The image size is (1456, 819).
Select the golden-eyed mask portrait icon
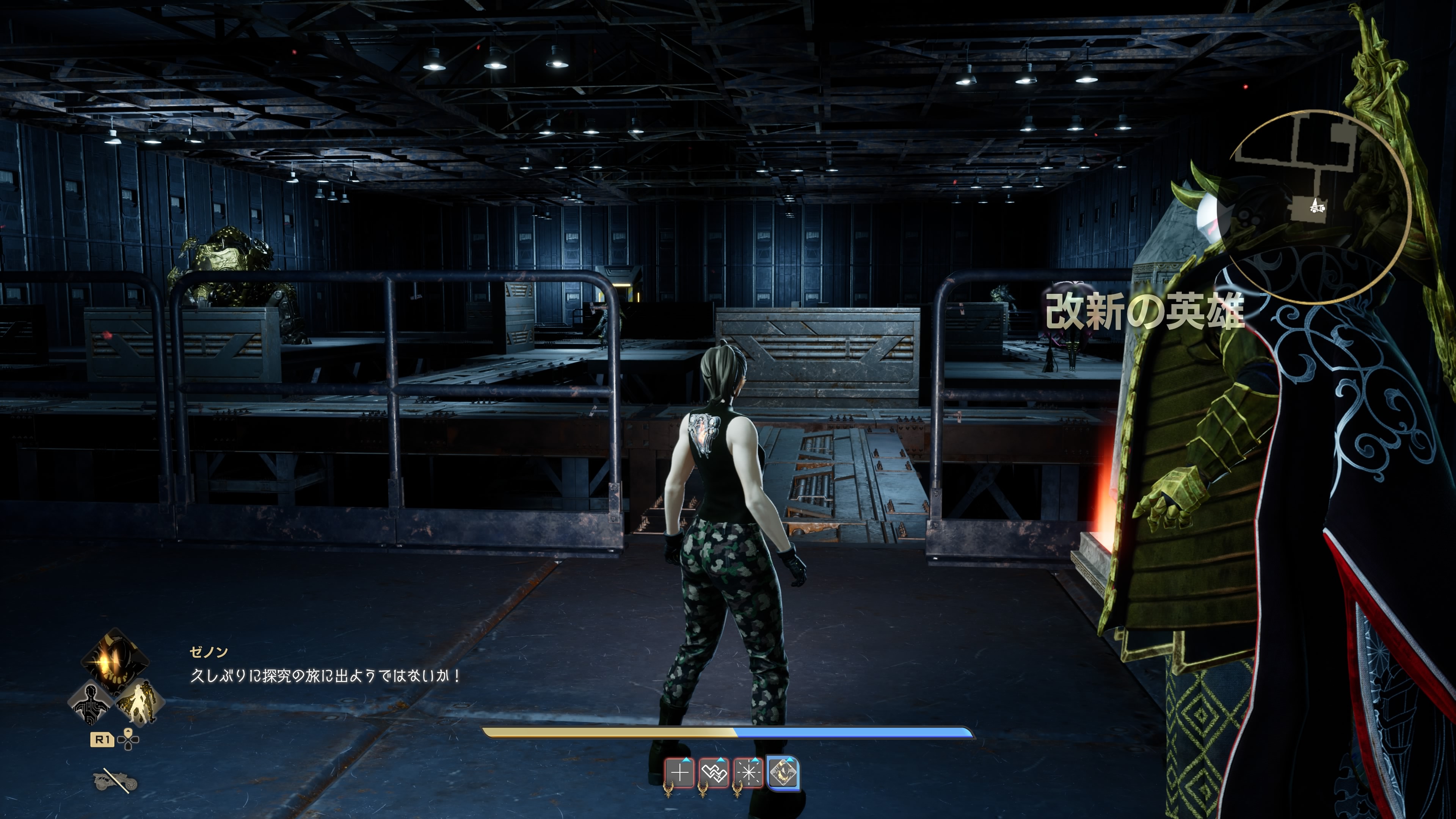coord(115,661)
